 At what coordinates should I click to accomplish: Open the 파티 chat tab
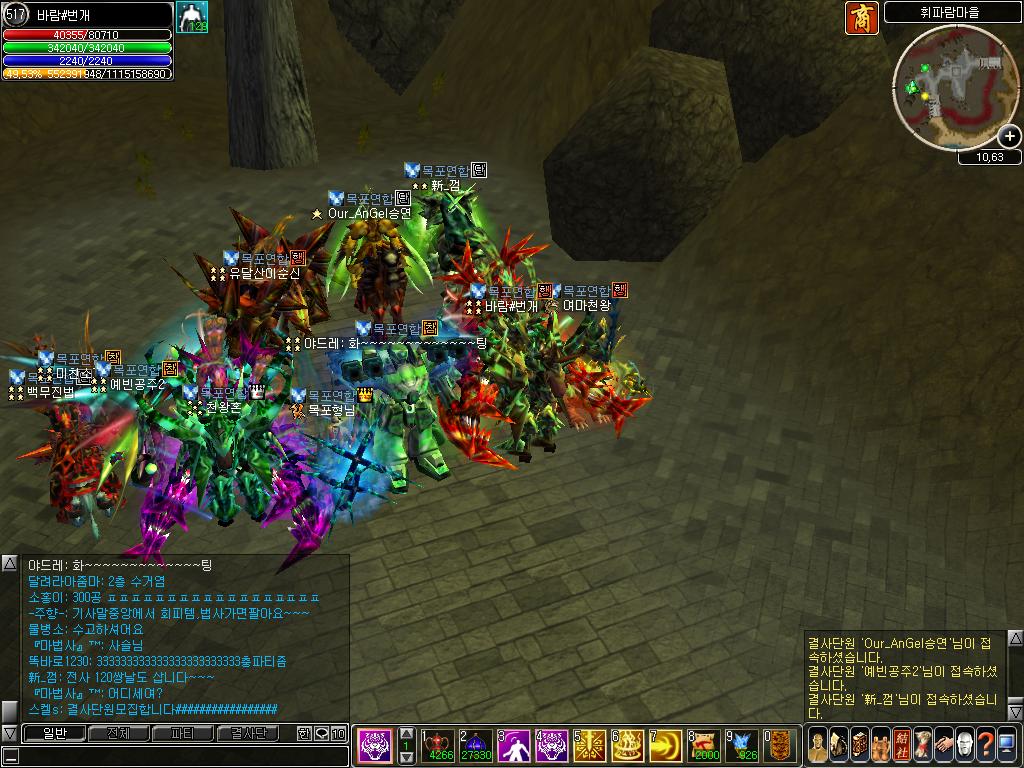click(x=183, y=733)
